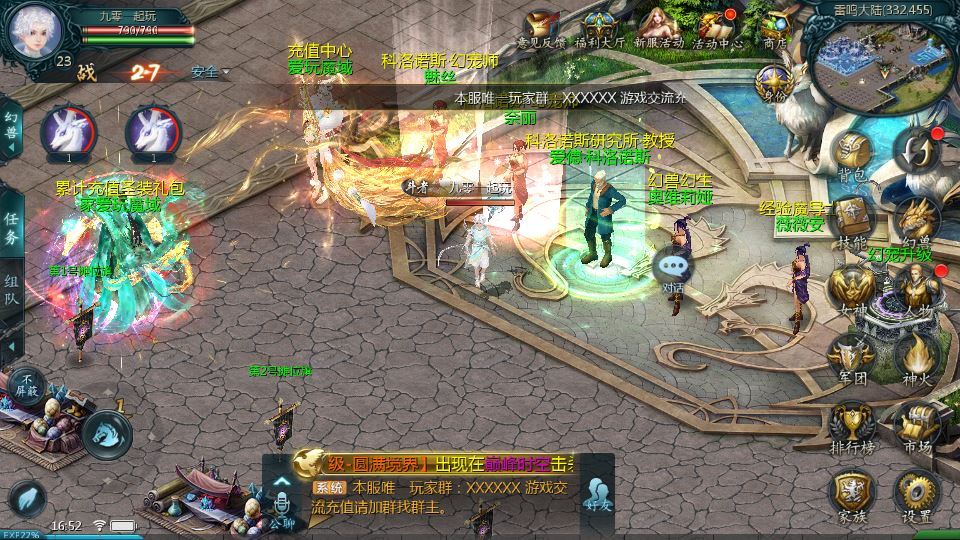This screenshot has height=540, width=960.
Task: Open the 设置 settings gear
Action: pos(916,495)
